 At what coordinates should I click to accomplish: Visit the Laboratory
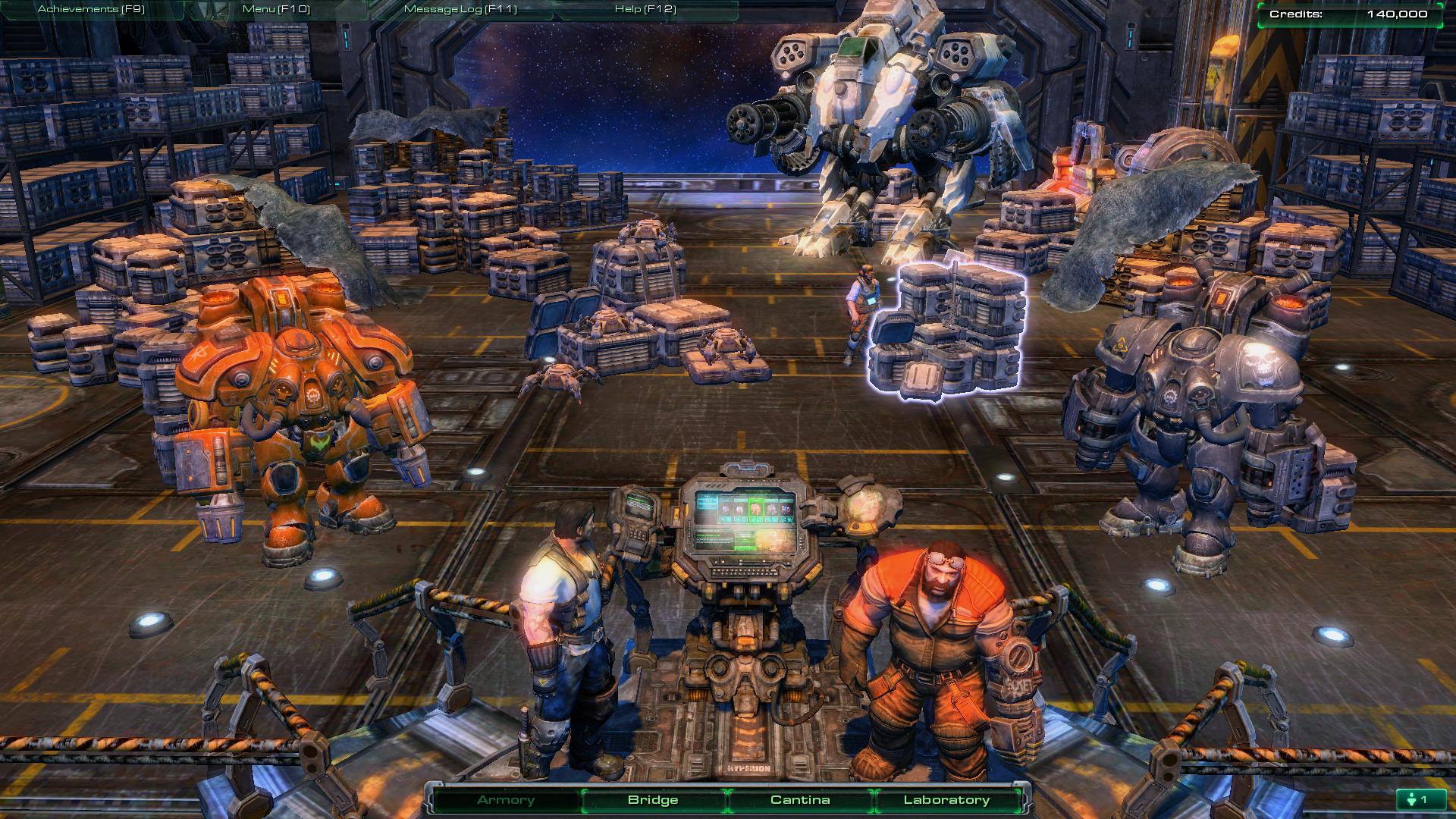coord(946,800)
